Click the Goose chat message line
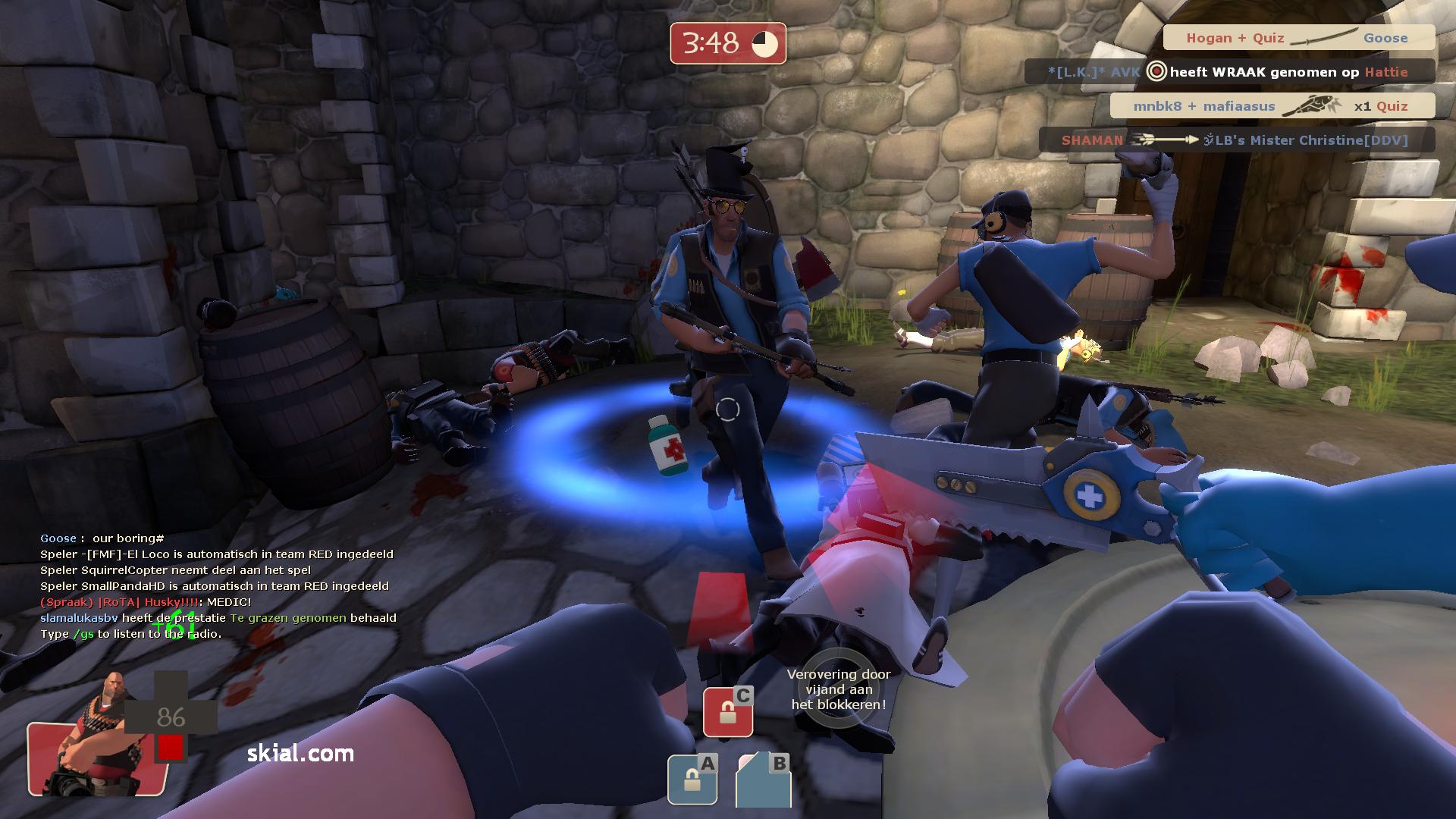Image resolution: width=1456 pixels, height=819 pixels. pos(102,538)
